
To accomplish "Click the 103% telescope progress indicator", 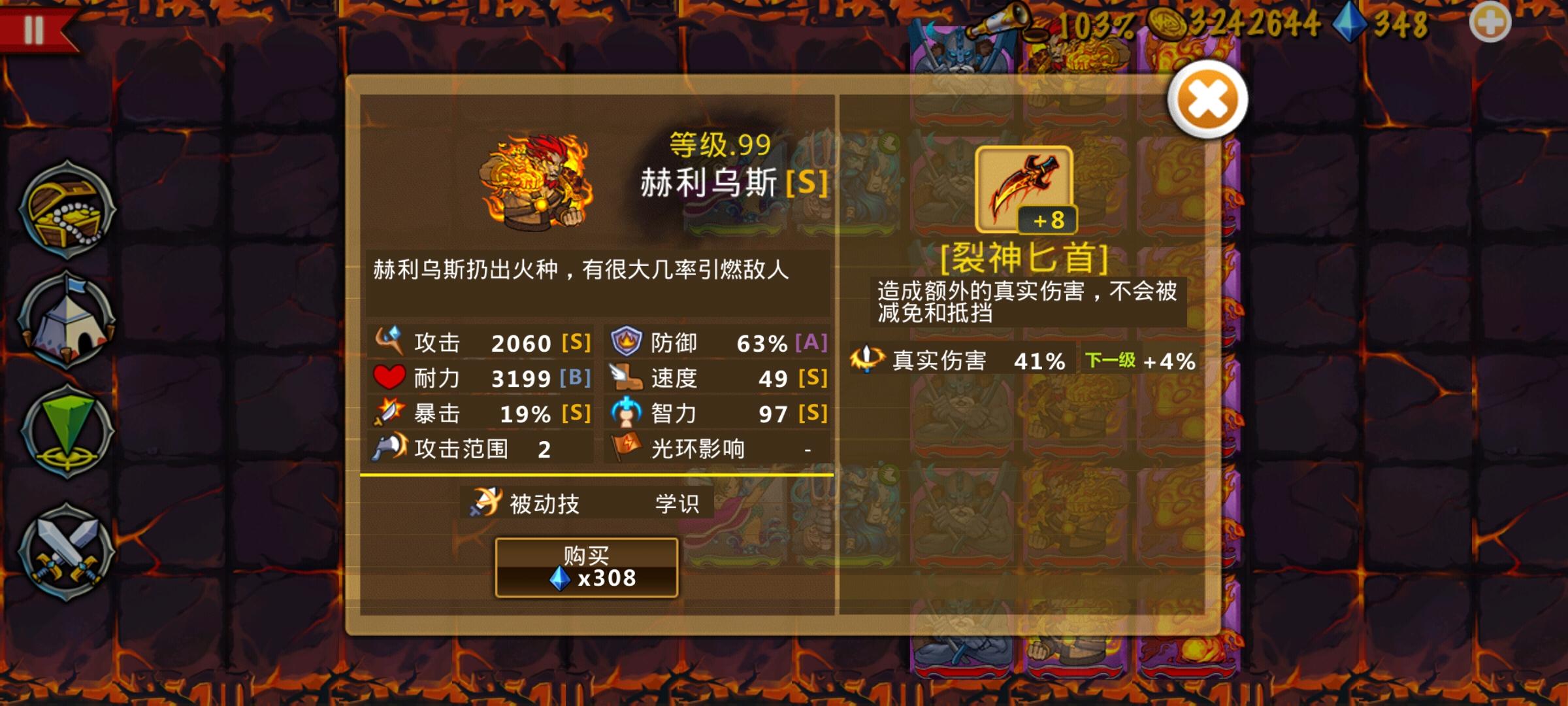I will coord(1019,23).
